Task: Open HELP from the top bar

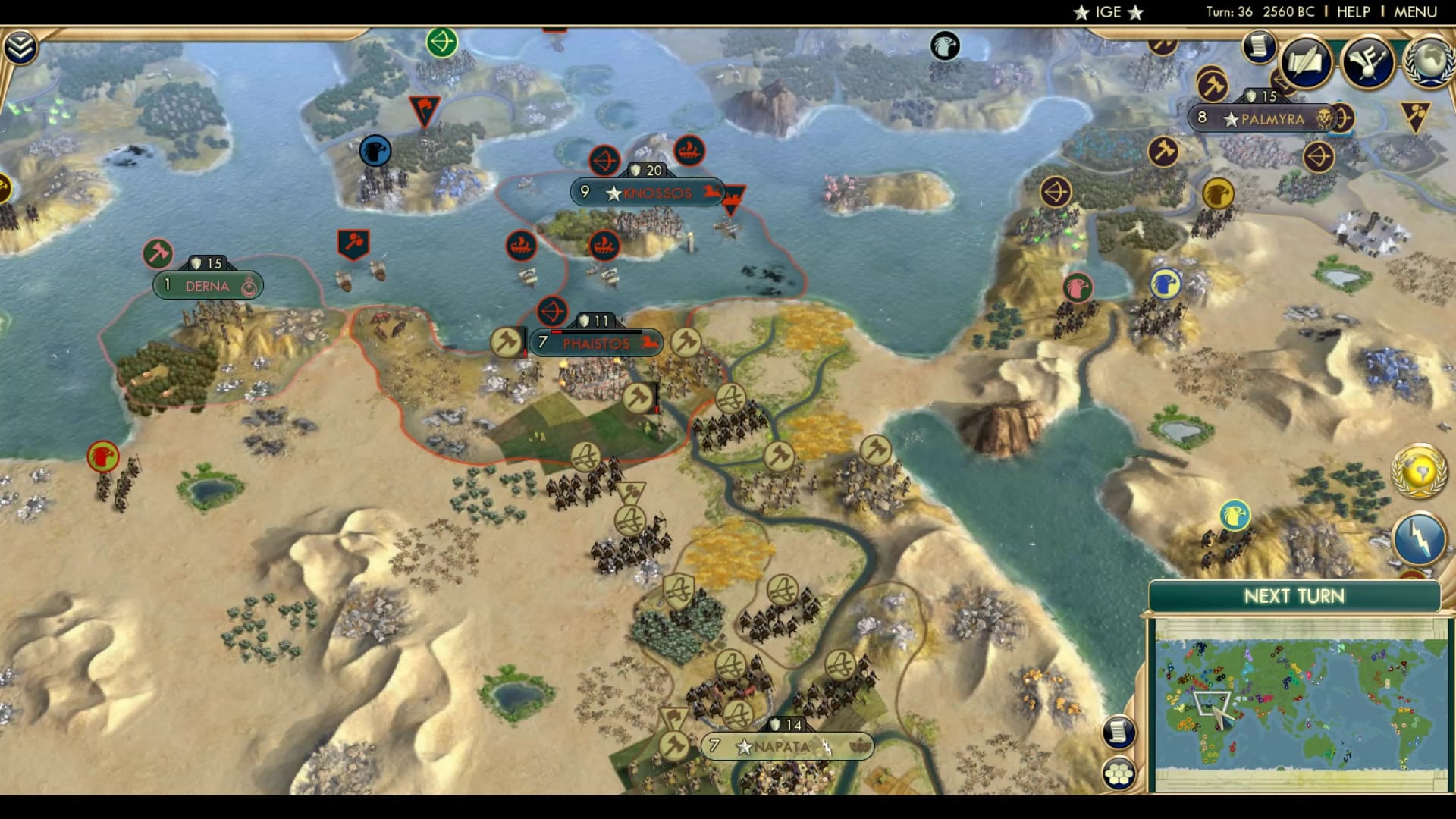Action: [x=1354, y=11]
